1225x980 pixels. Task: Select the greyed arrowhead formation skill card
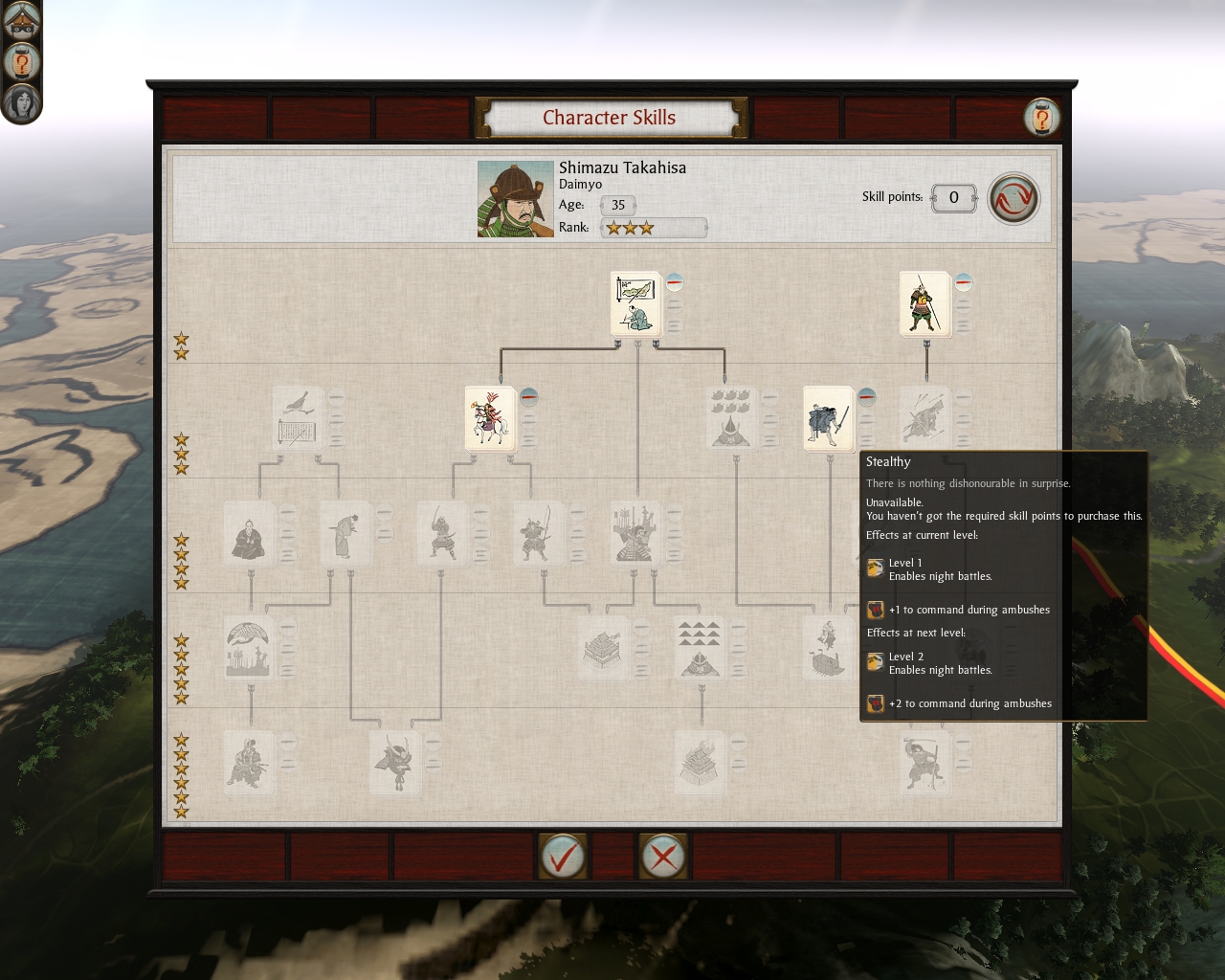coord(699,648)
